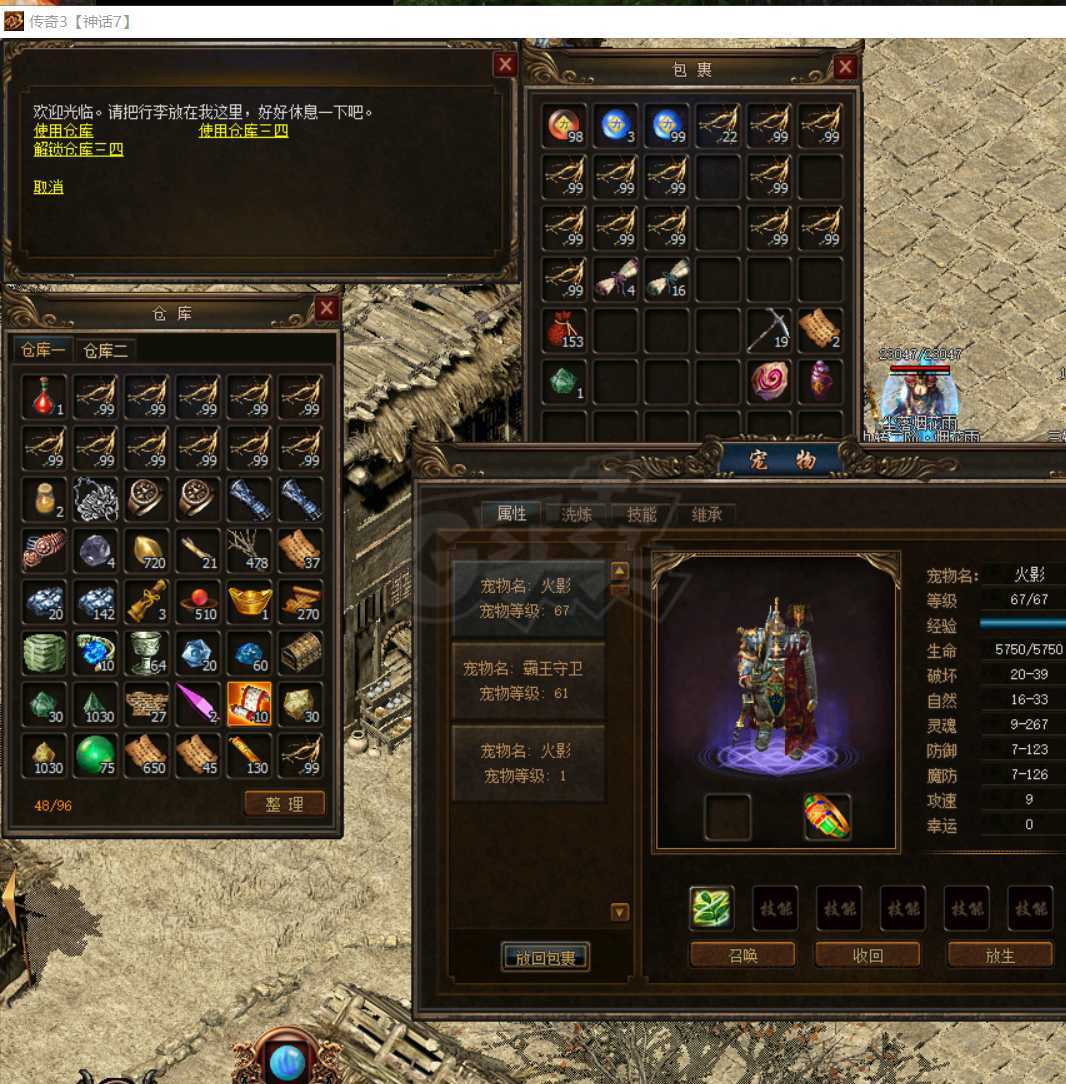Select the pickaxe in the bag

(768, 329)
